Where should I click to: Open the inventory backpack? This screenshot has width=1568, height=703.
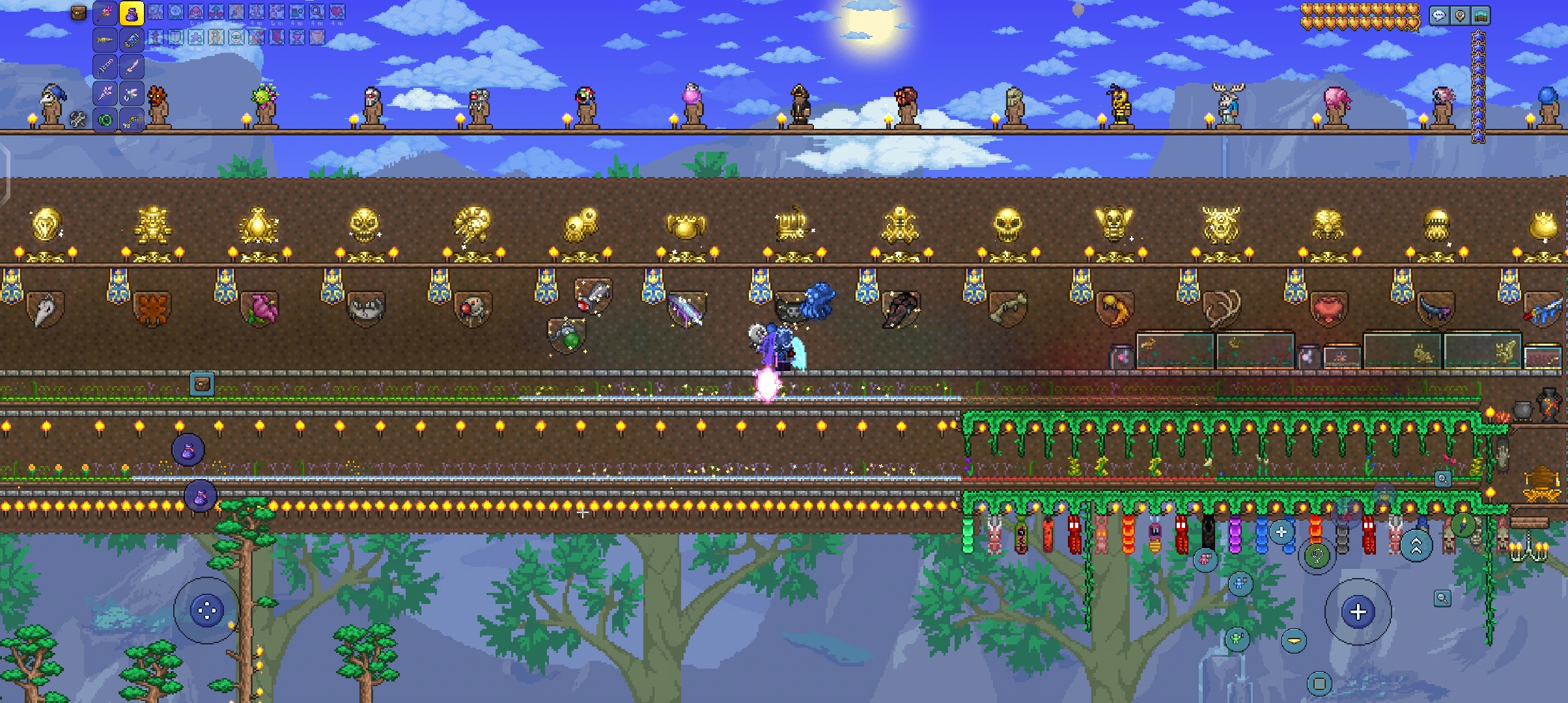coord(78,13)
